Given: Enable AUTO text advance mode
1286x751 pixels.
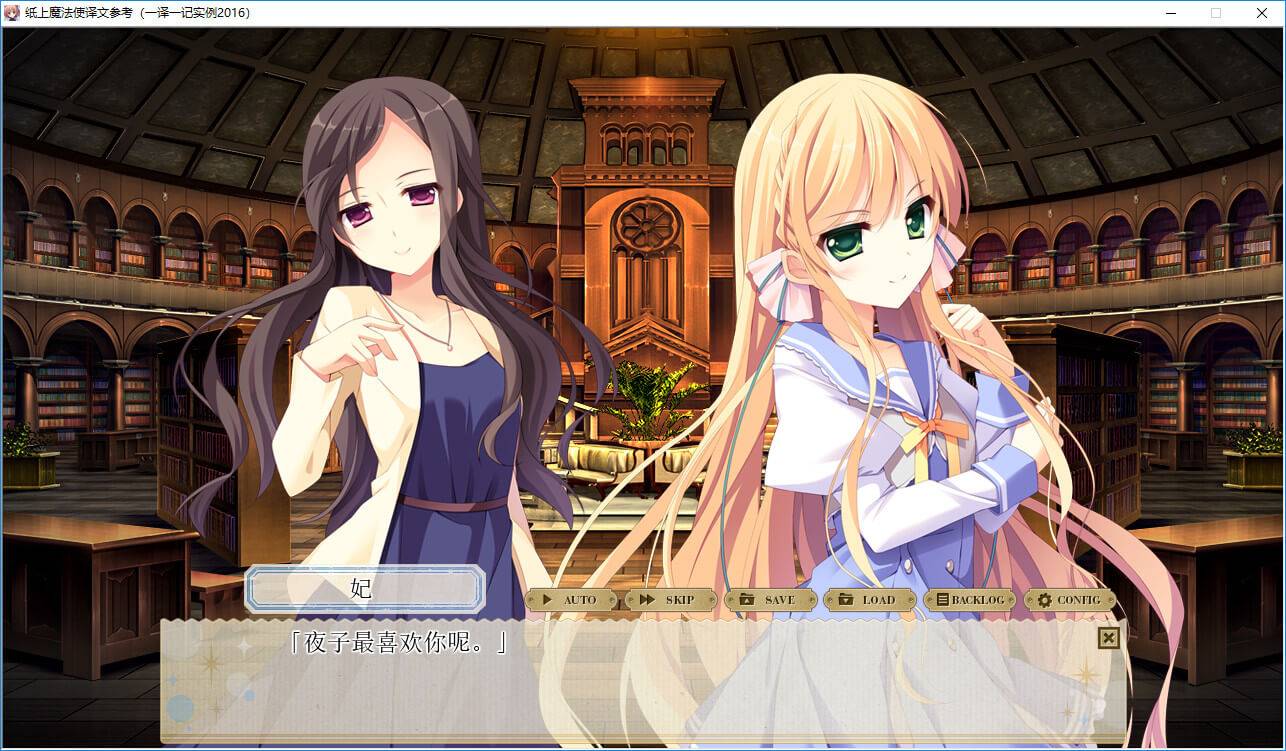Looking at the screenshot, I should click(x=570, y=600).
